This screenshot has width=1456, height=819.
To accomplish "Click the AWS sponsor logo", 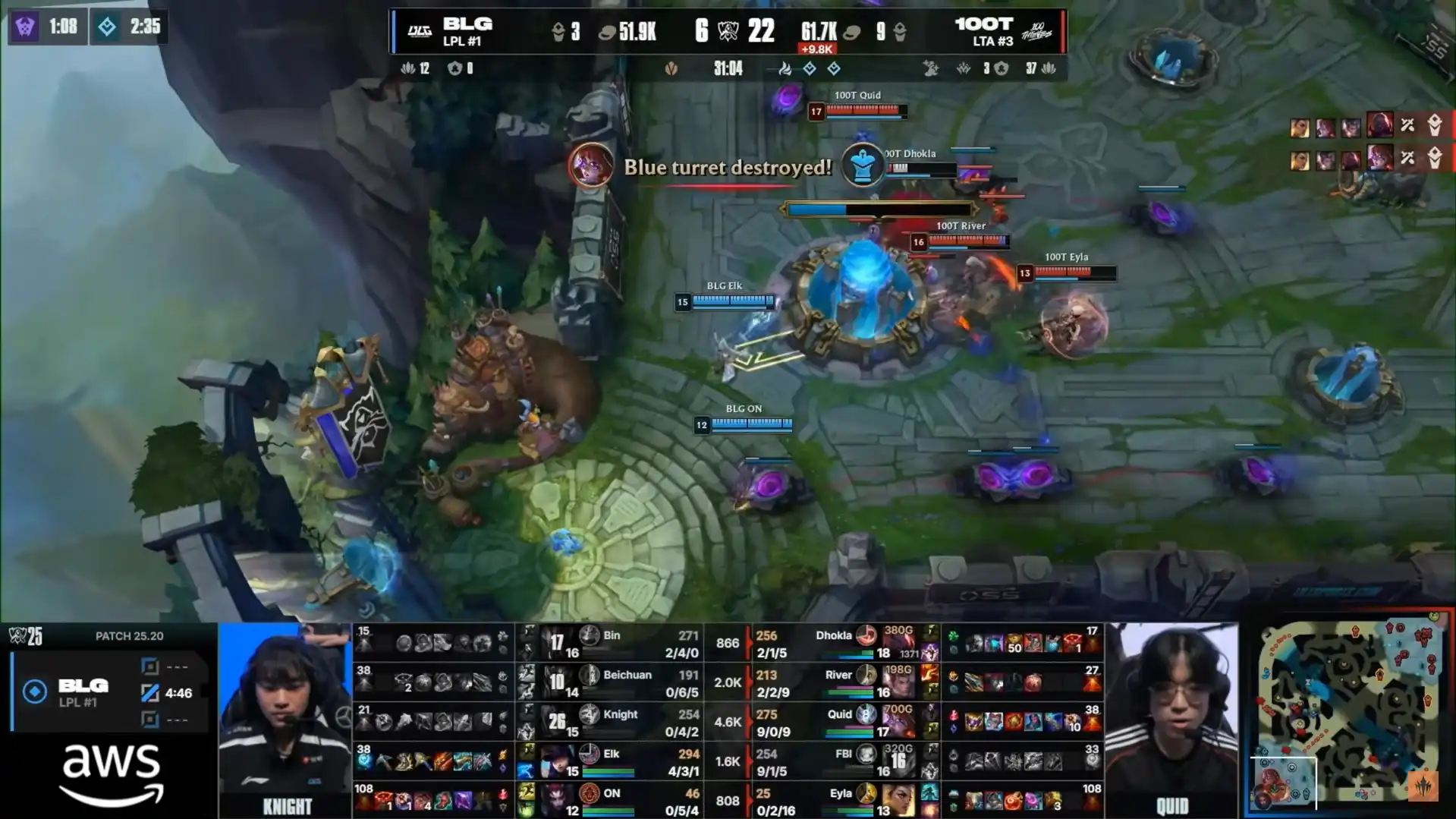I will [112, 773].
